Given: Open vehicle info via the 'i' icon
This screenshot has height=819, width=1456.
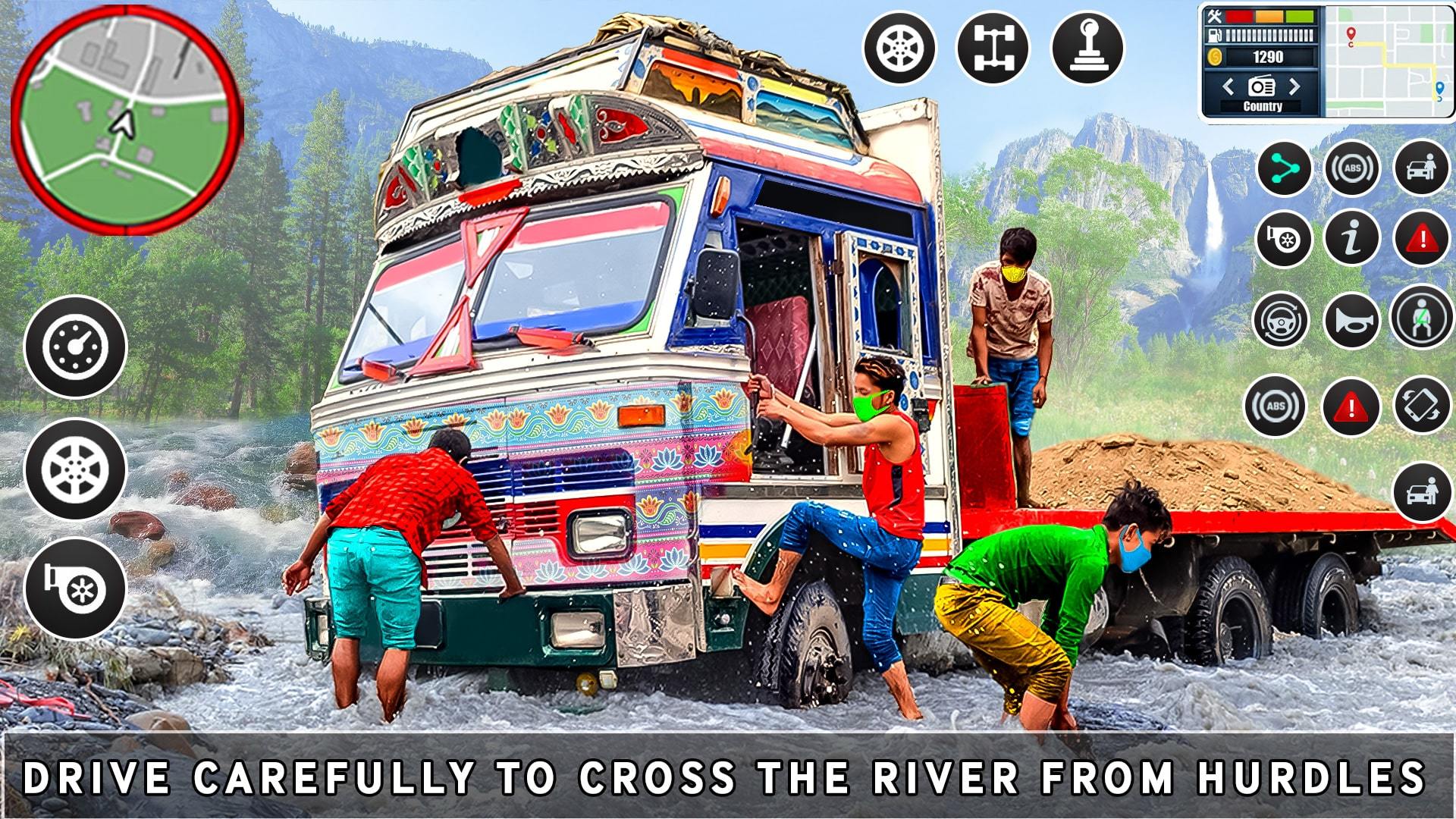Looking at the screenshot, I should pyautogui.click(x=1354, y=239).
